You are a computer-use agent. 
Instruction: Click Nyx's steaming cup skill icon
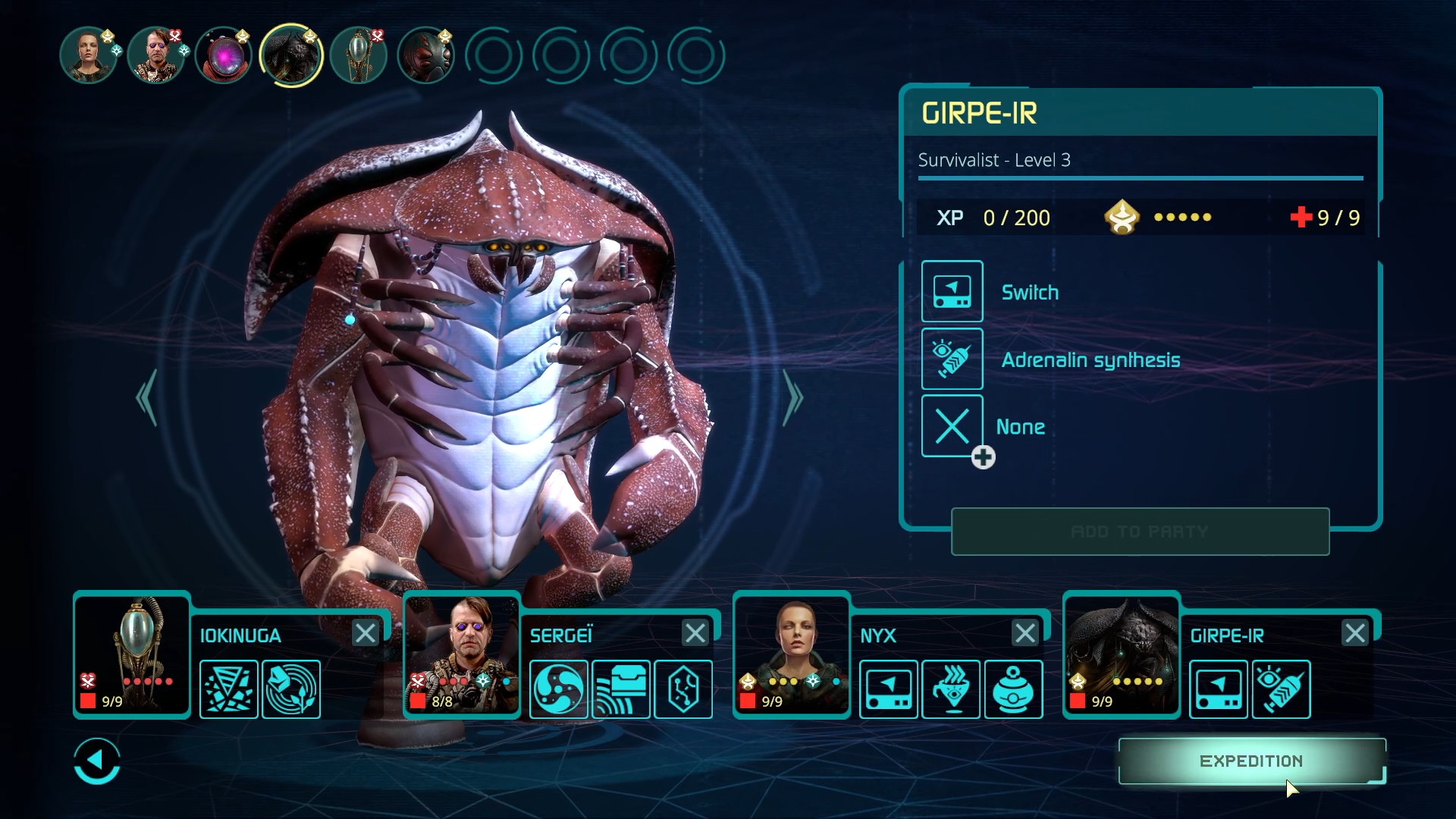pyautogui.click(x=951, y=689)
